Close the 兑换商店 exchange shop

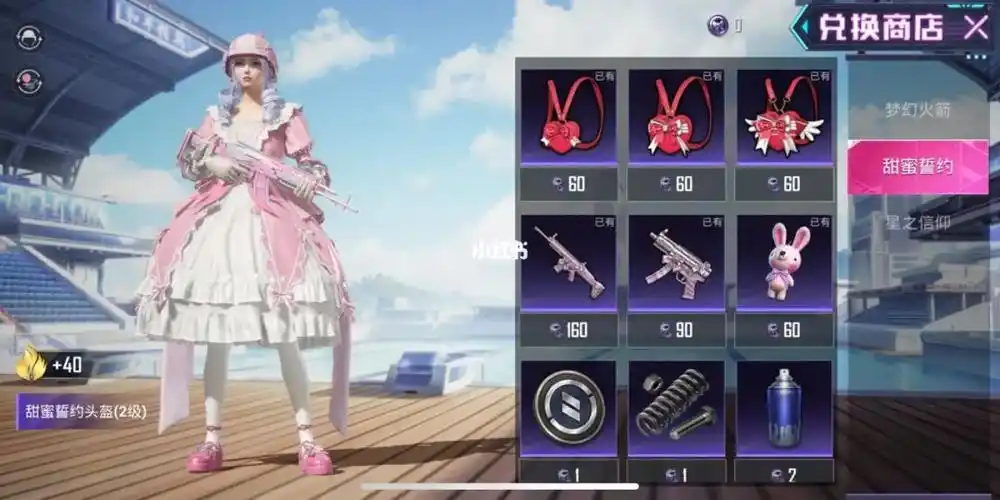(975, 27)
